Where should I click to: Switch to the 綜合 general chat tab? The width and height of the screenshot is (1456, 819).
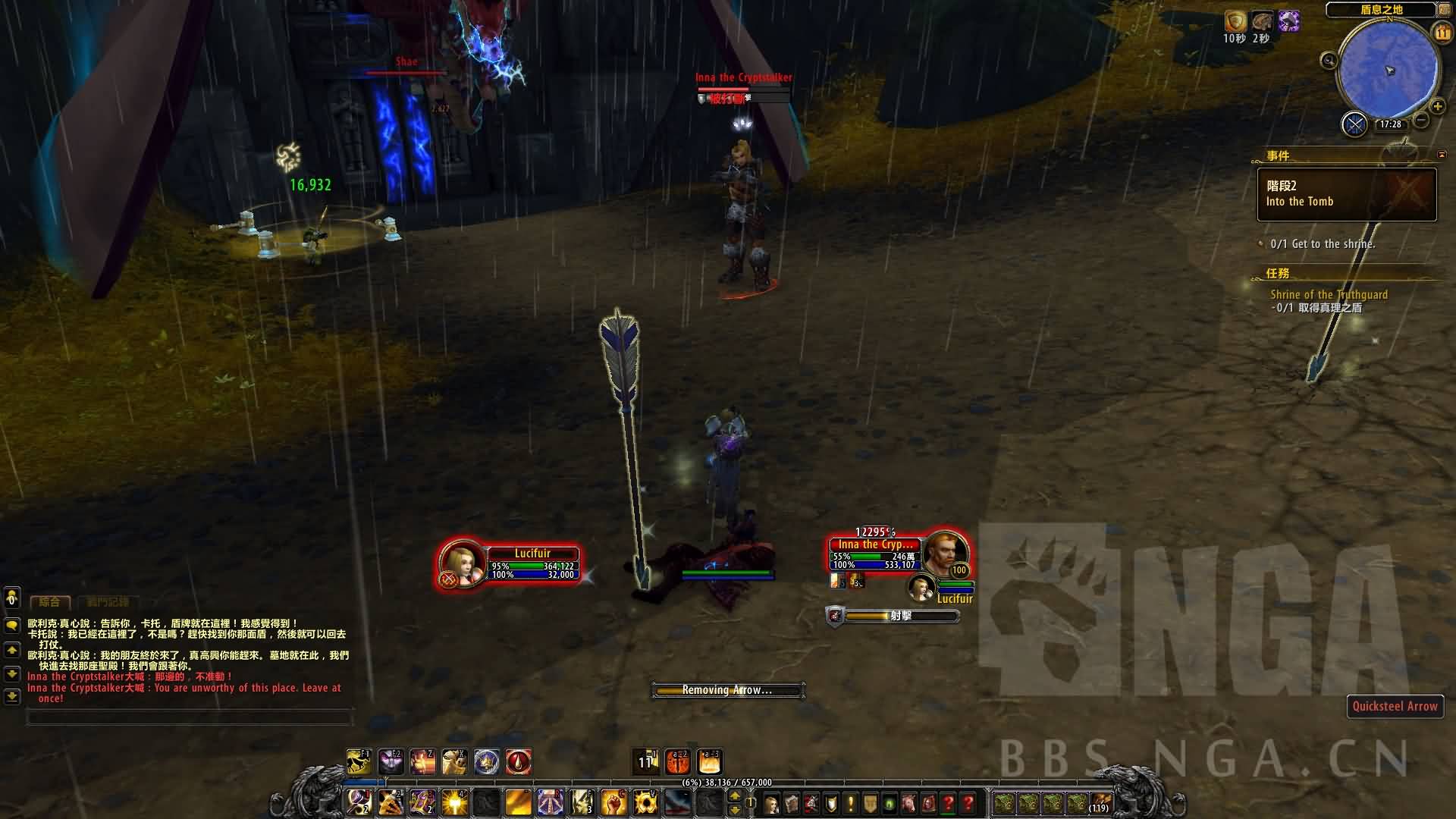tap(50, 602)
